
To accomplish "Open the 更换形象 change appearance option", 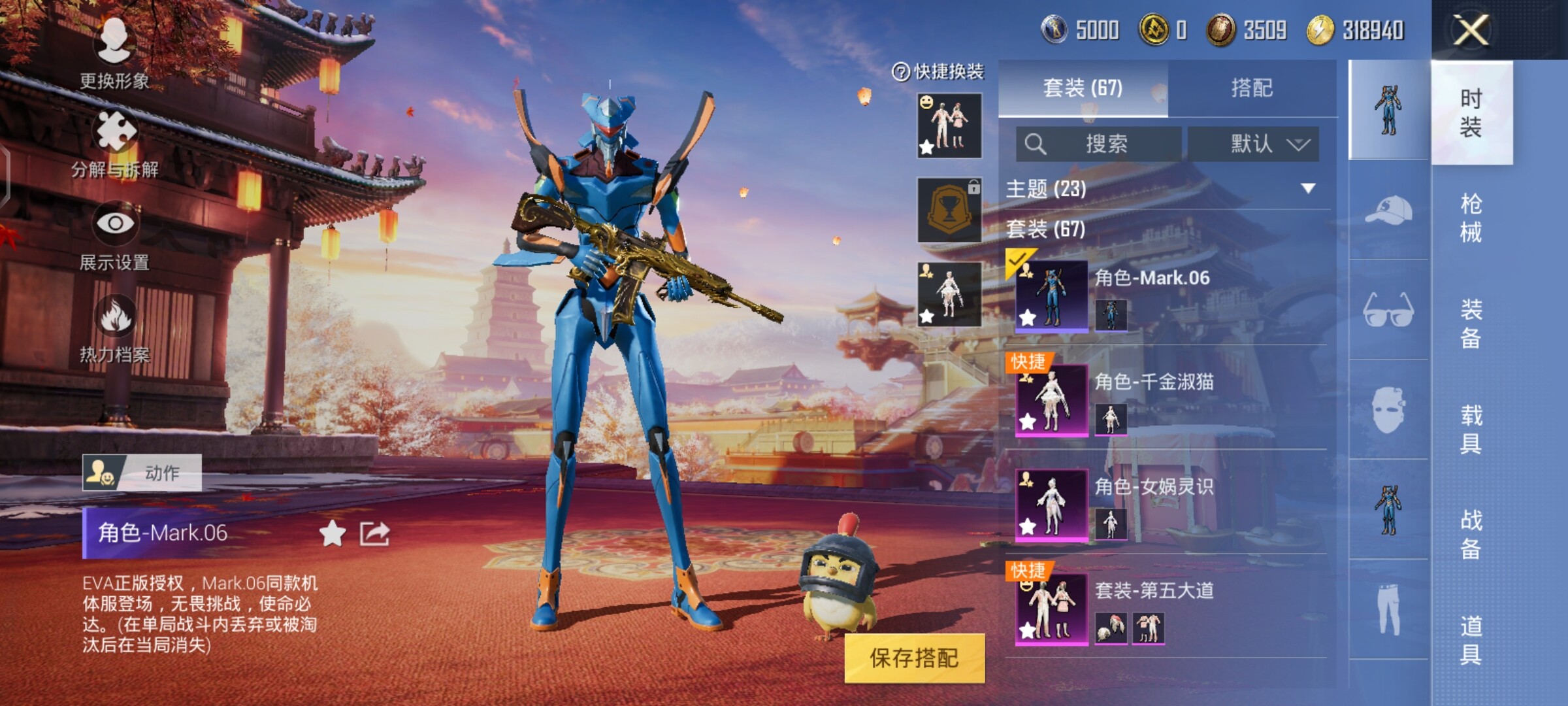I will (115, 54).
